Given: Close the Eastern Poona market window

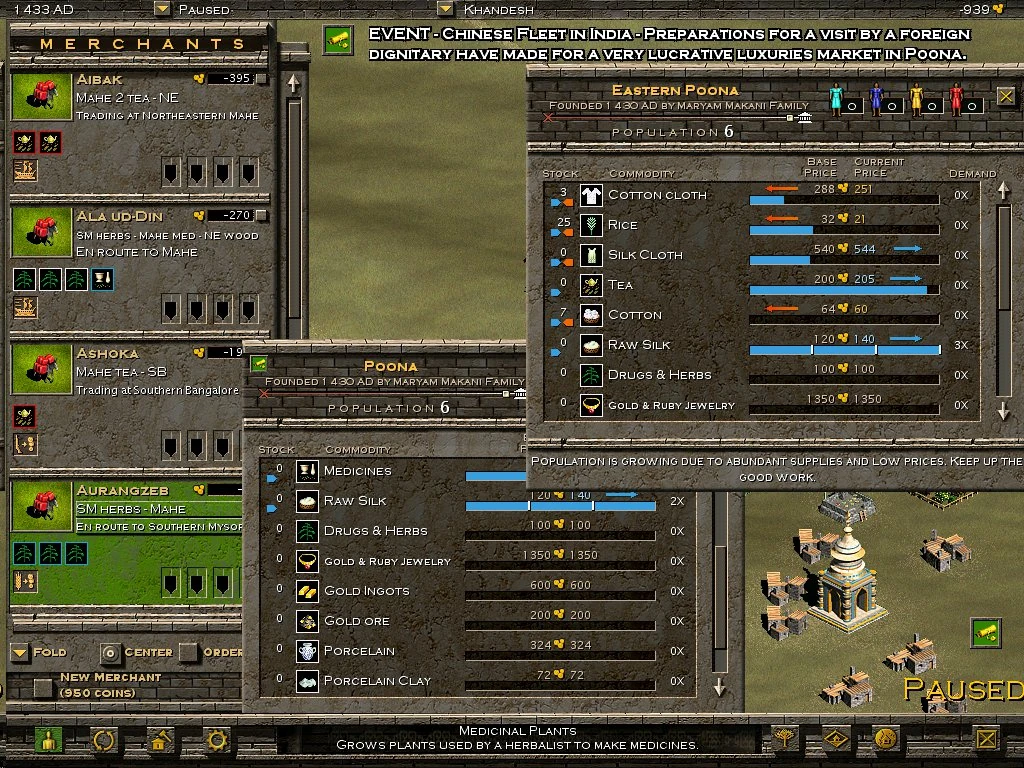Looking at the screenshot, I should click(1005, 97).
